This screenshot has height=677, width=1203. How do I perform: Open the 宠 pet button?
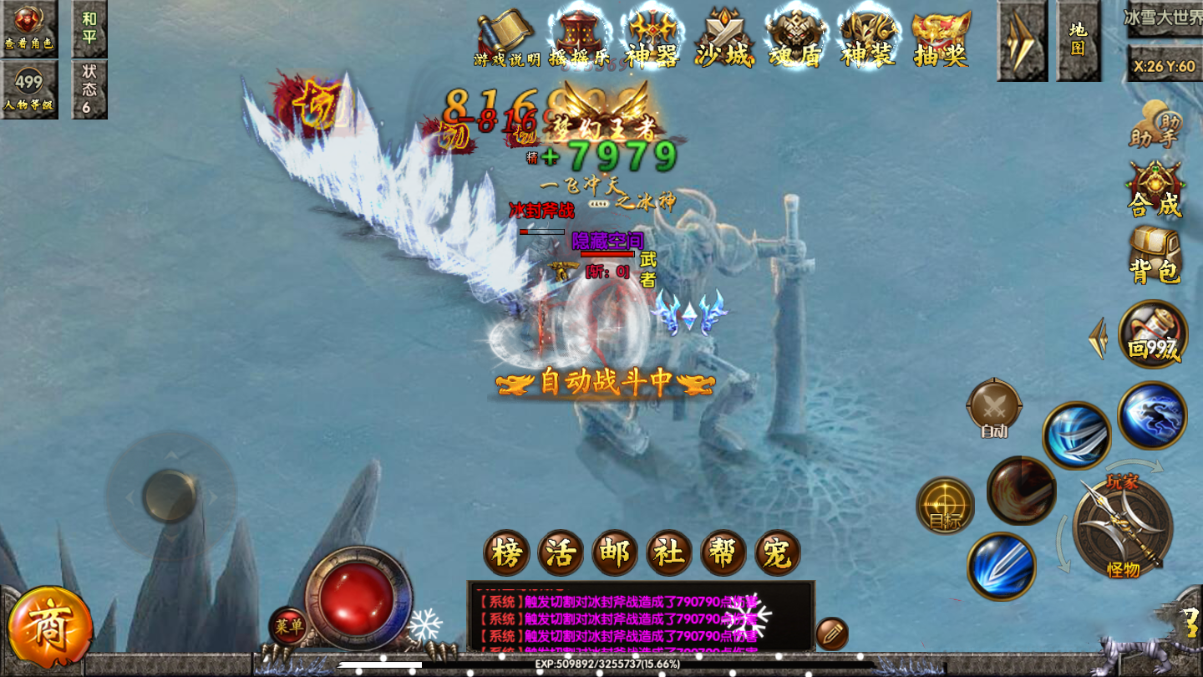point(777,553)
